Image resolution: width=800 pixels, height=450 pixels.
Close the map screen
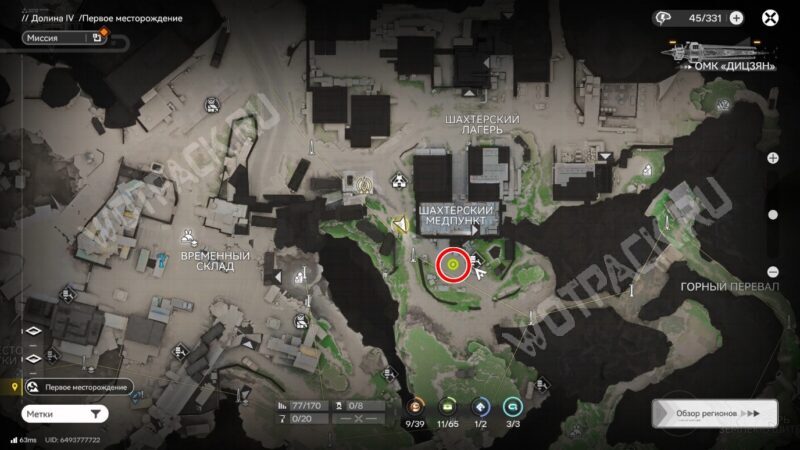[770, 17]
